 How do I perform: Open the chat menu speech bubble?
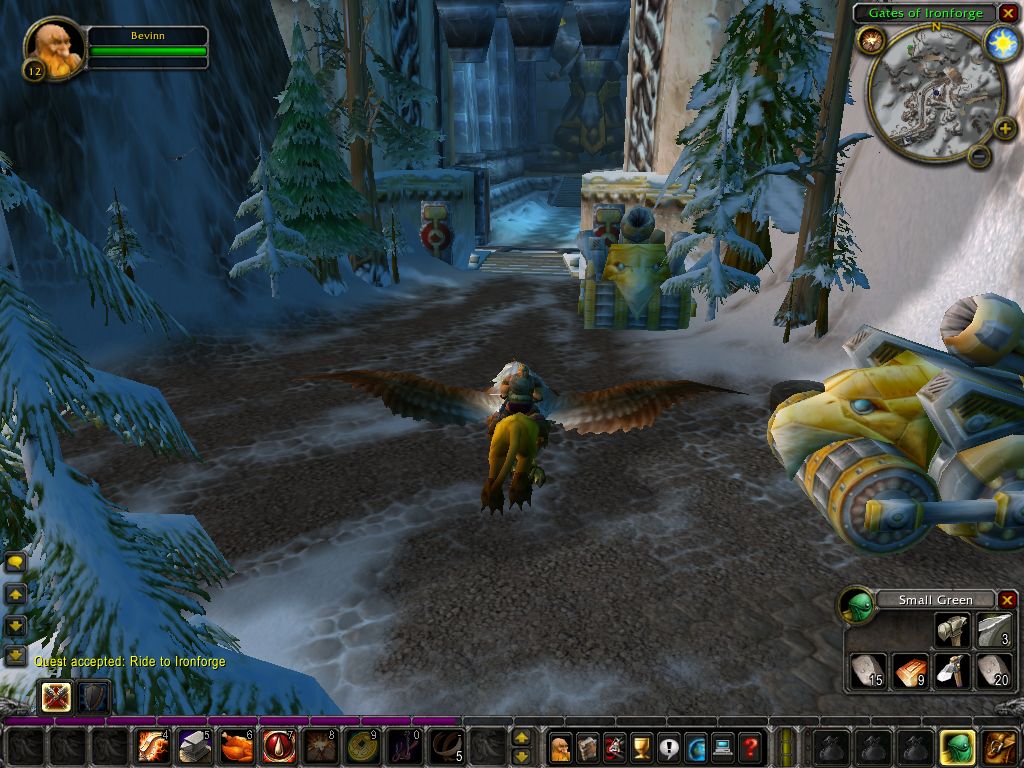pos(15,563)
